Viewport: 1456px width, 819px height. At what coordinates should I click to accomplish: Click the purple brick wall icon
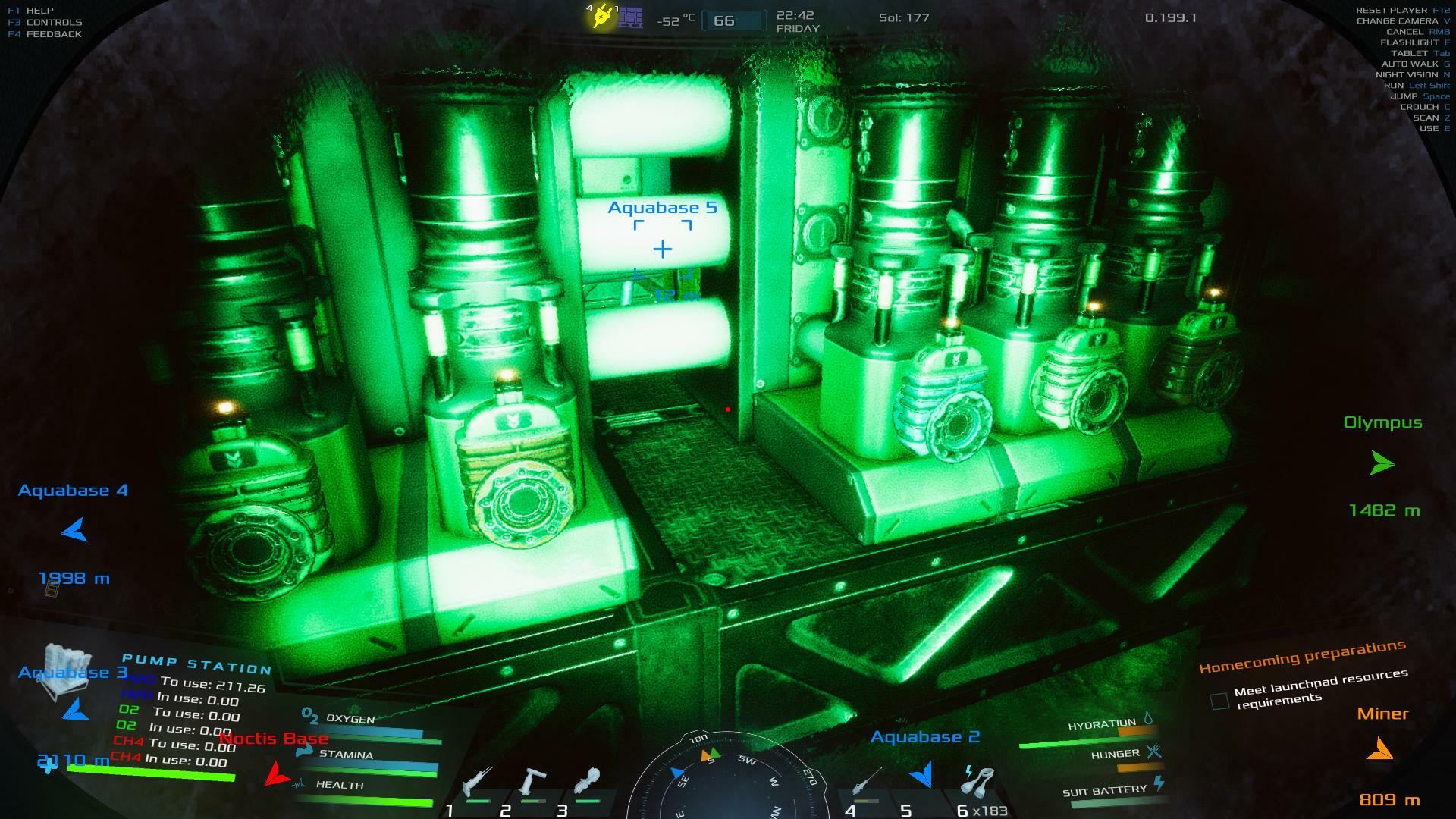pos(630,17)
